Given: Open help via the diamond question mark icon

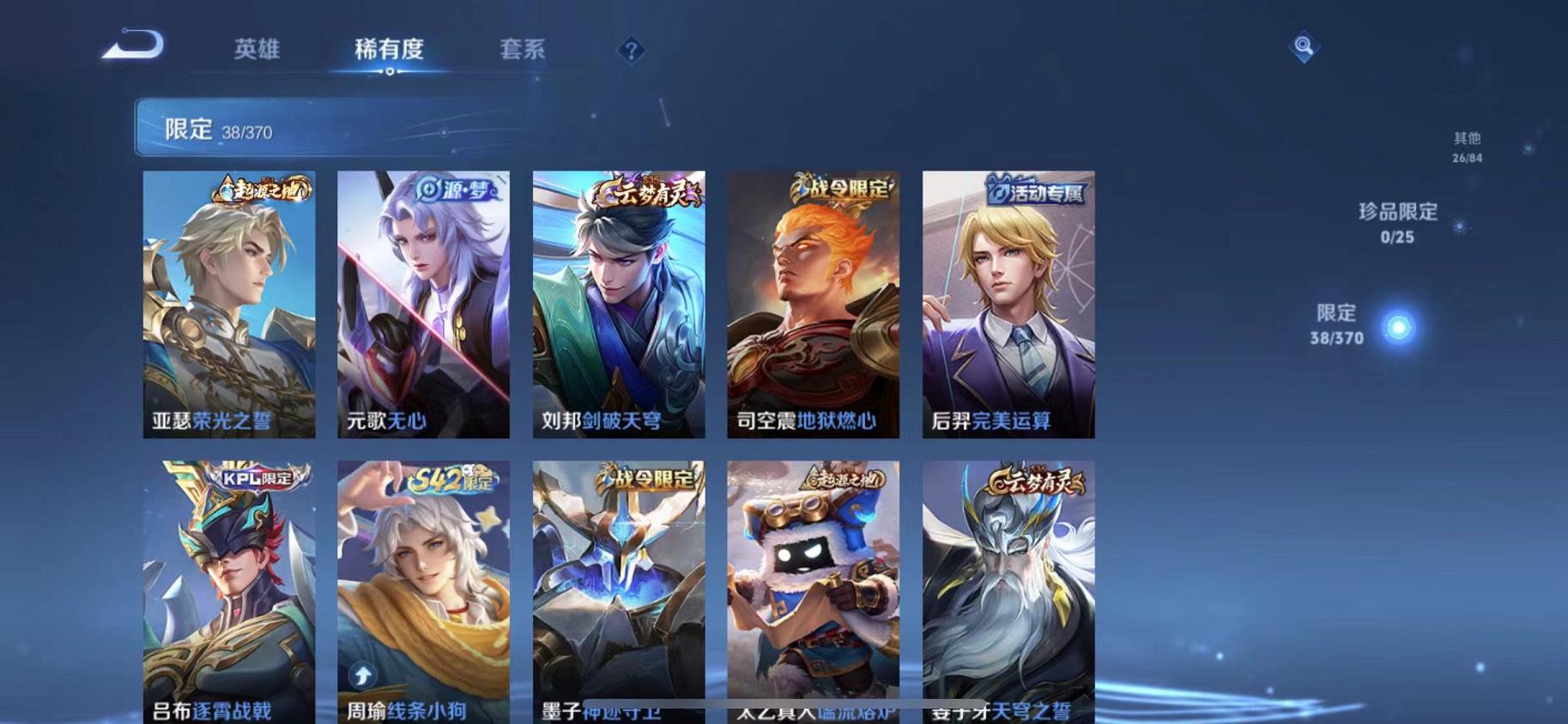Looking at the screenshot, I should tap(631, 52).
